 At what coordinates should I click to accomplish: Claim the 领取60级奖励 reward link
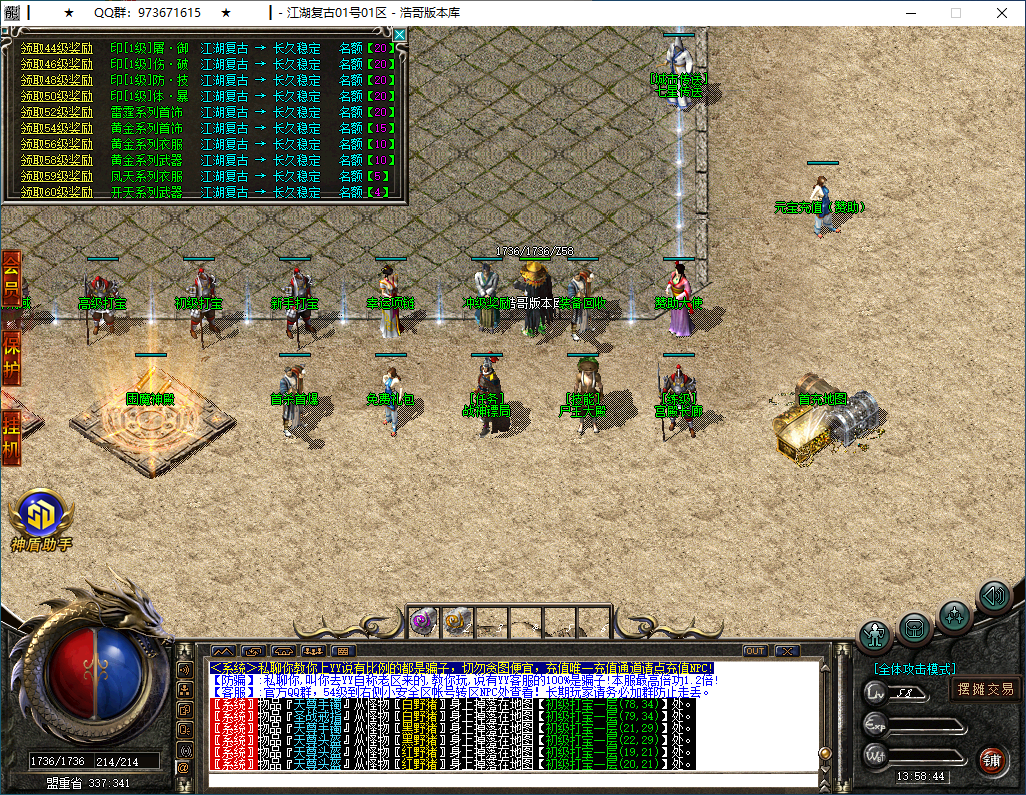coord(57,192)
